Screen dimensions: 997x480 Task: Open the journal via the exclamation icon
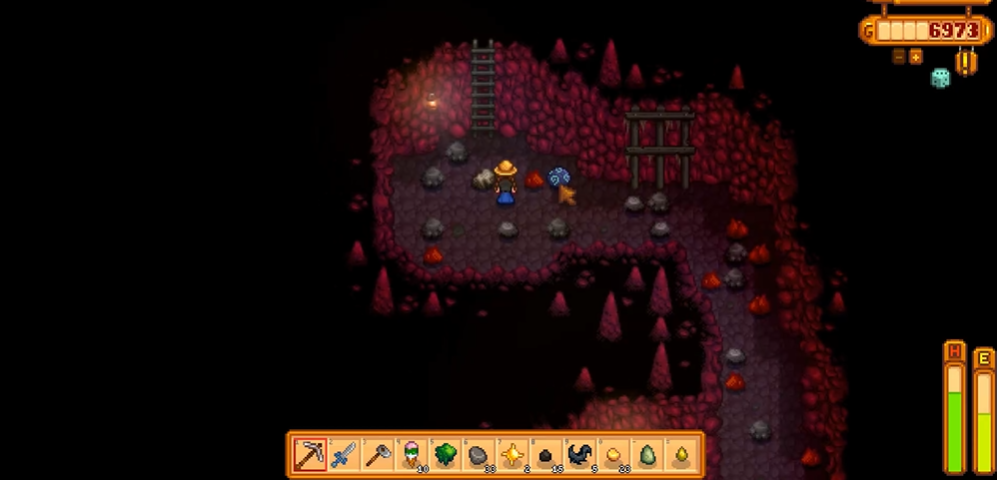pyautogui.click(x=967, y=62)
